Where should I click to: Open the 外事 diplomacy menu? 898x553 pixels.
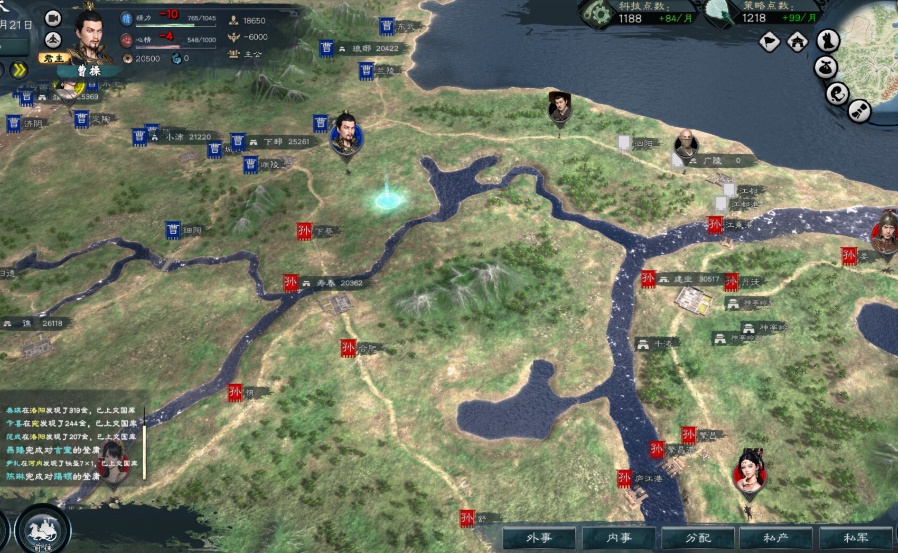coord(541,538)
